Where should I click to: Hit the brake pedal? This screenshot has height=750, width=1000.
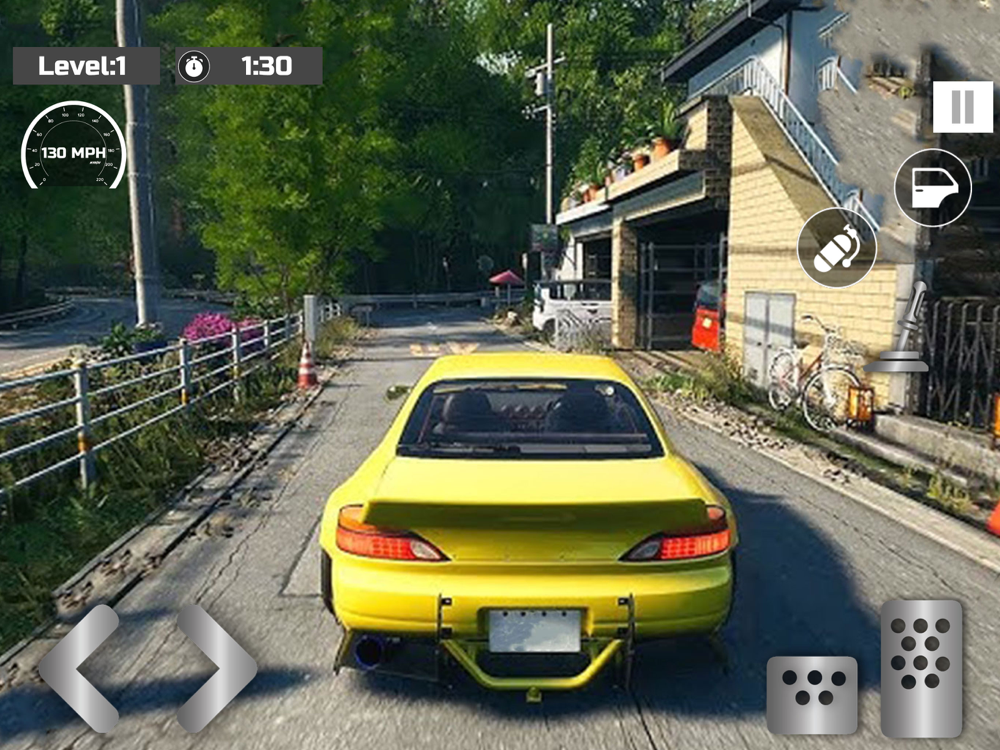[811, 695]
